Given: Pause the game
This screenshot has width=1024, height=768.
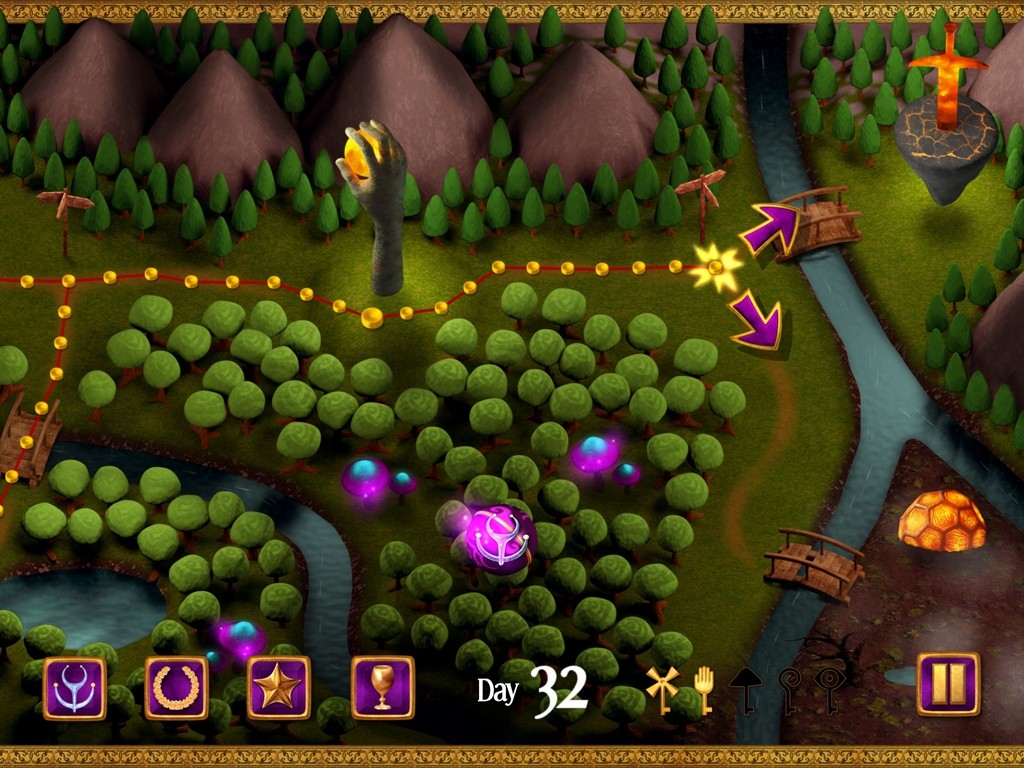Looking at the screenshot, I should 948,684.
